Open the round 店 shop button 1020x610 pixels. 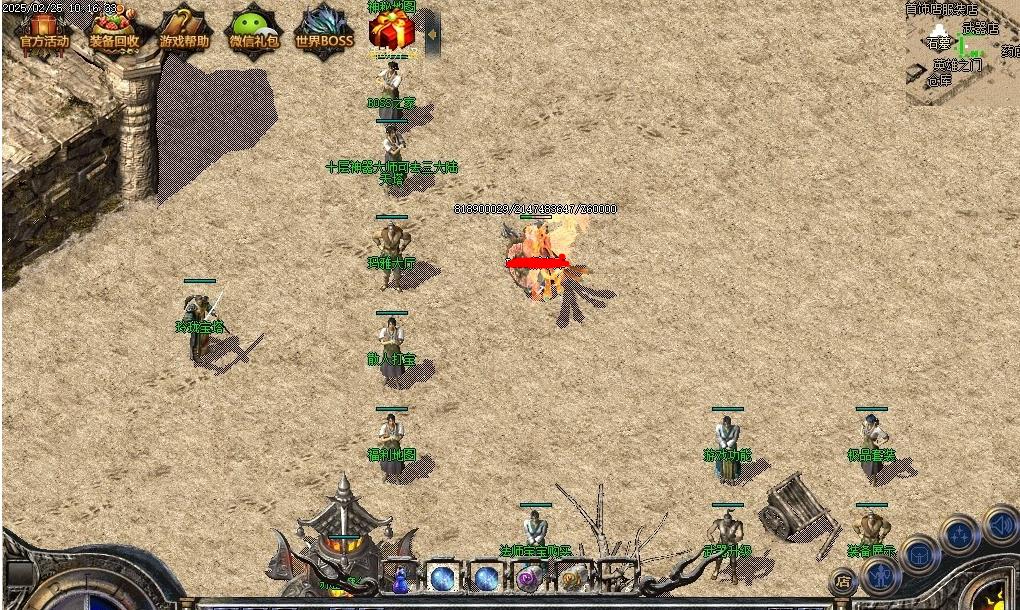coord(844,580)
